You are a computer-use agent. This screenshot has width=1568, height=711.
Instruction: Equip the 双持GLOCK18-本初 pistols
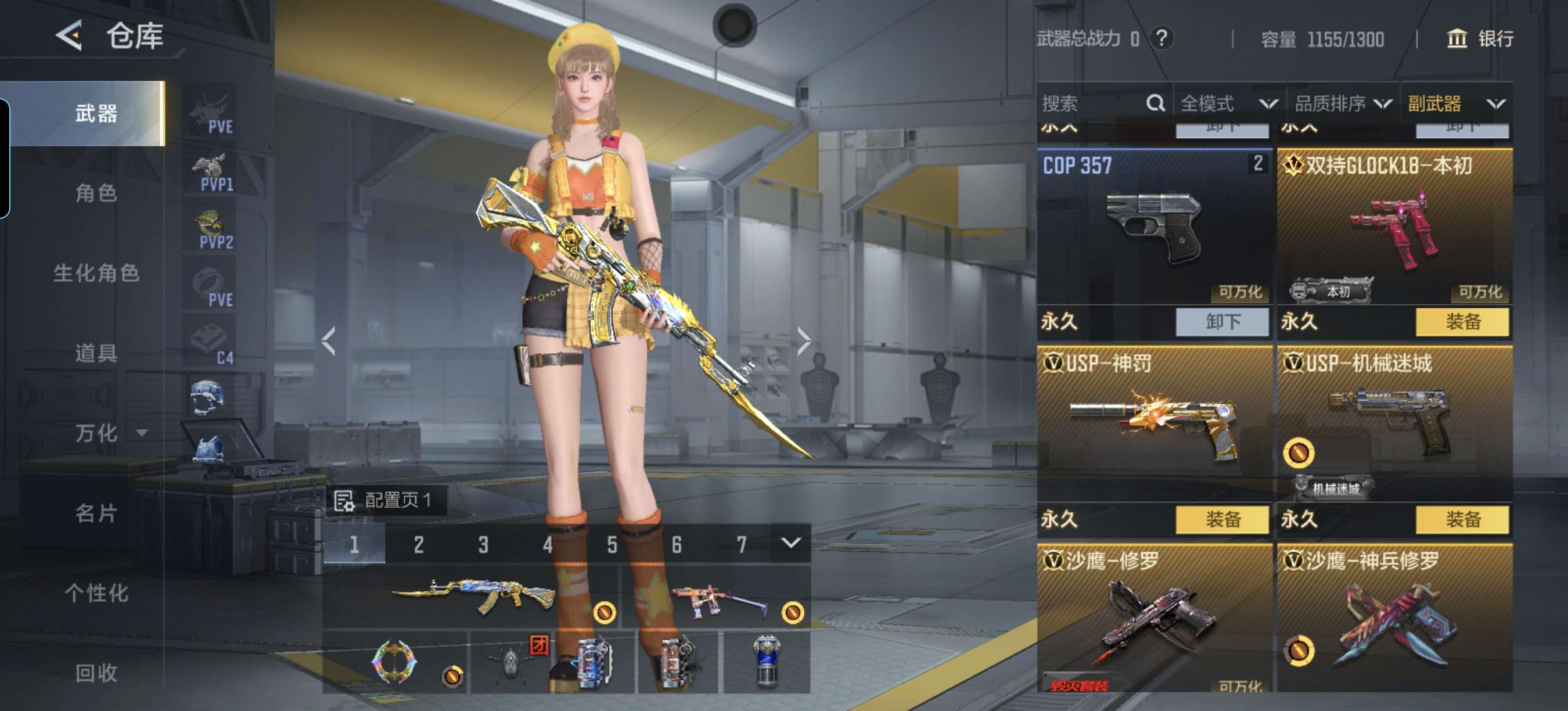tap(1462, 321)
